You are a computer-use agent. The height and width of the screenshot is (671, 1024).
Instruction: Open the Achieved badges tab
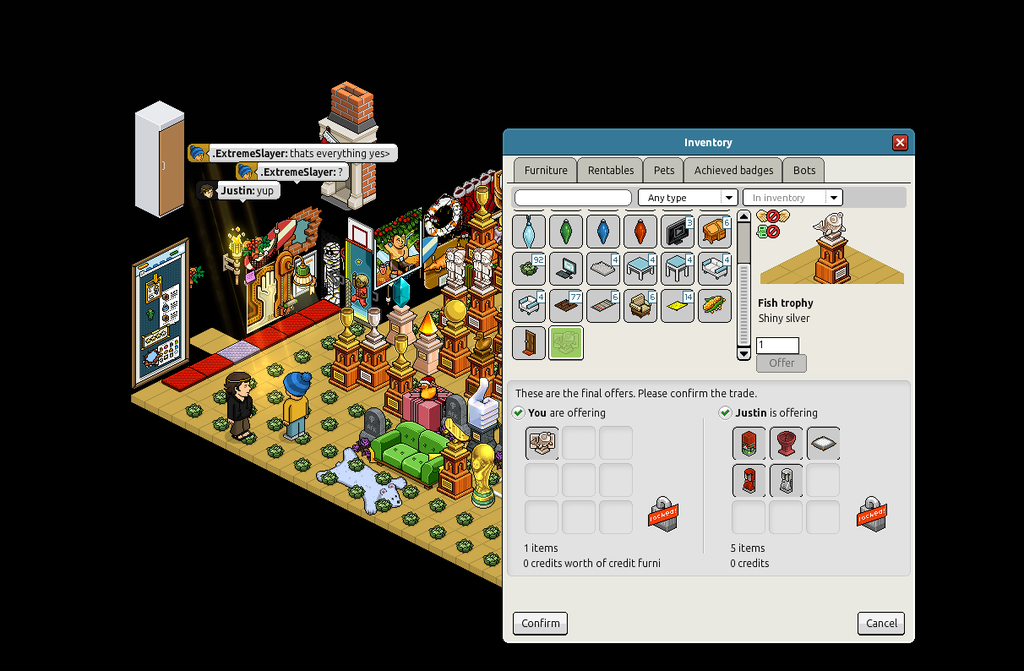[733, 170]
